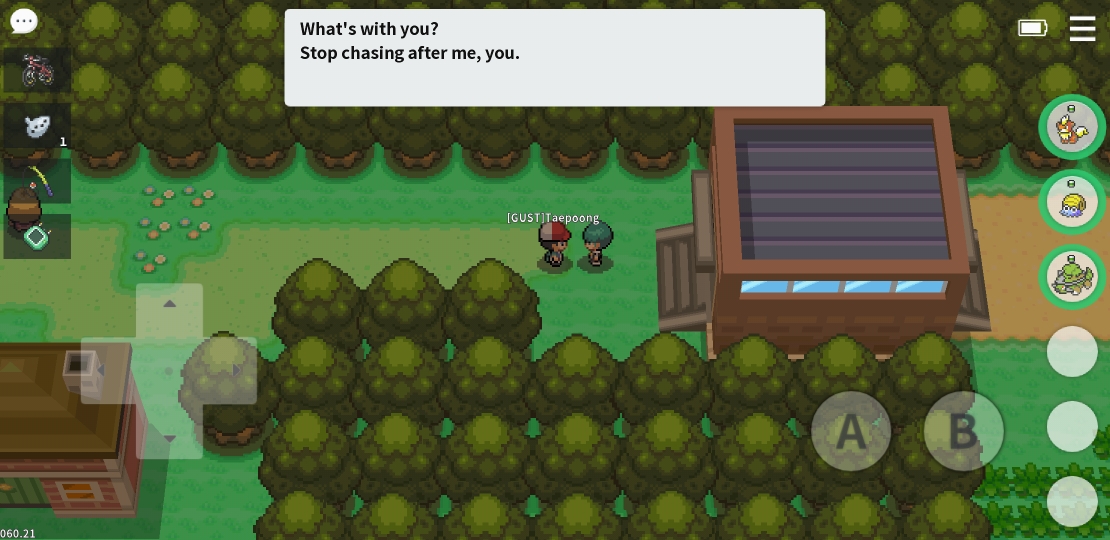Select the orange fox Pokémon party slot

(1072, 127)
